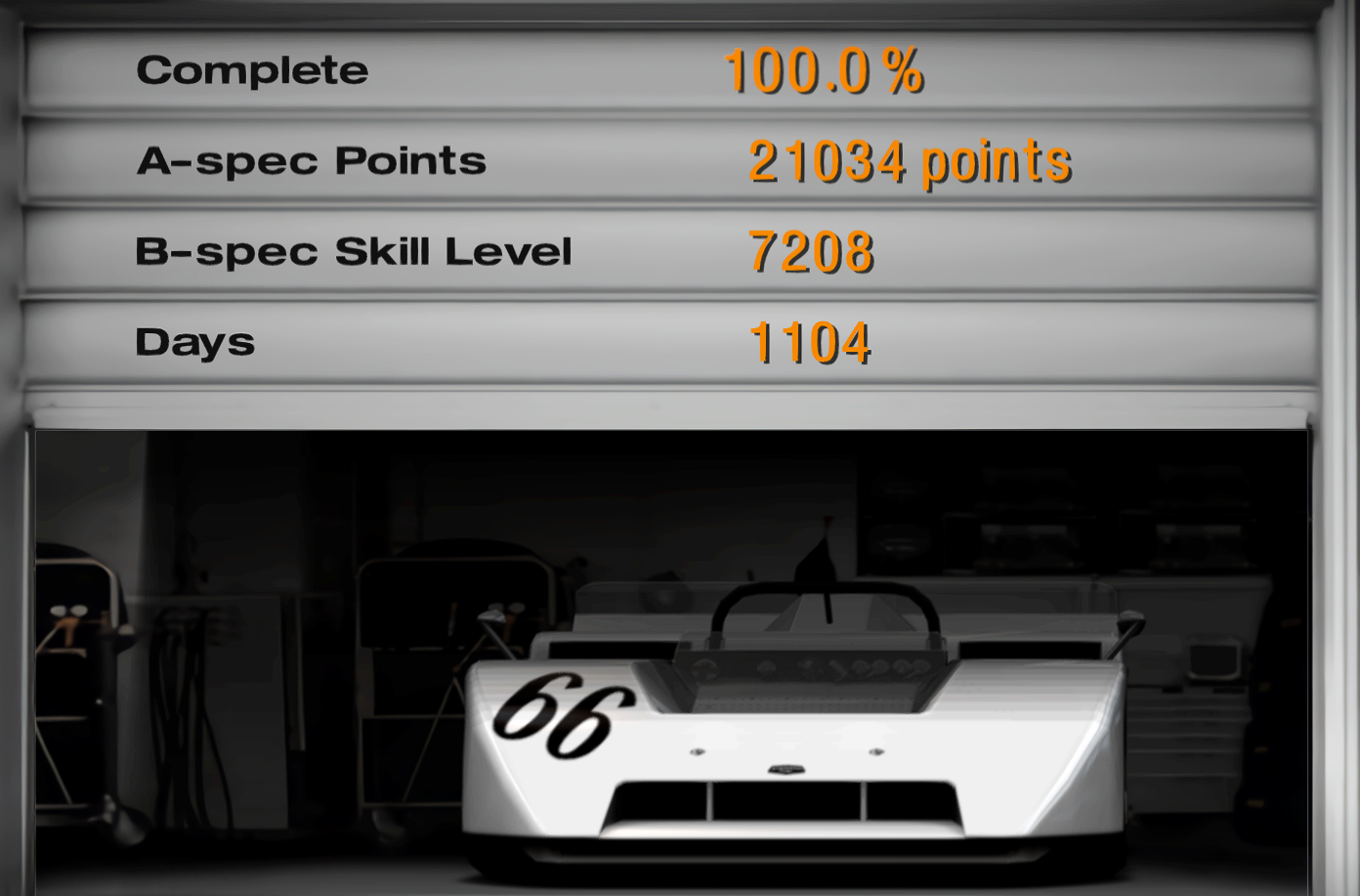The width and height of the screenshot is (1360, 896).
Task: Select the B-spec Skill Level label
Action: (358, 250)
